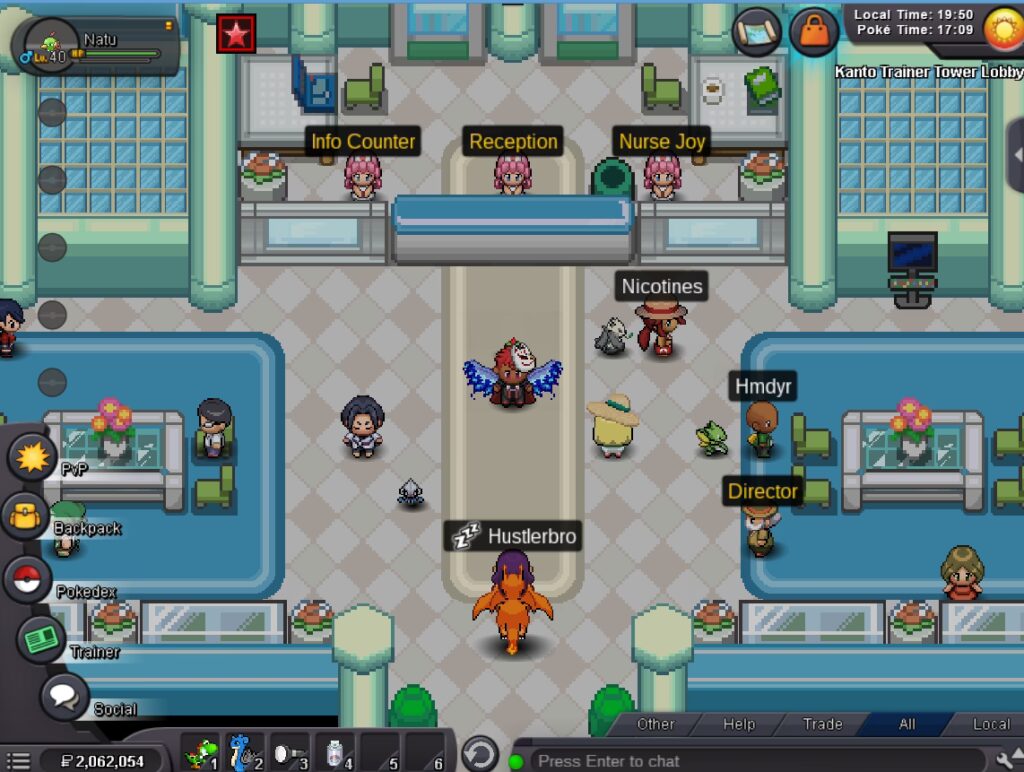Image resolution: width=1024 pixels, height=772 pixels.
Task: Use hotbar slot 1 green Pokémon item
Action: tap(201, 752)
